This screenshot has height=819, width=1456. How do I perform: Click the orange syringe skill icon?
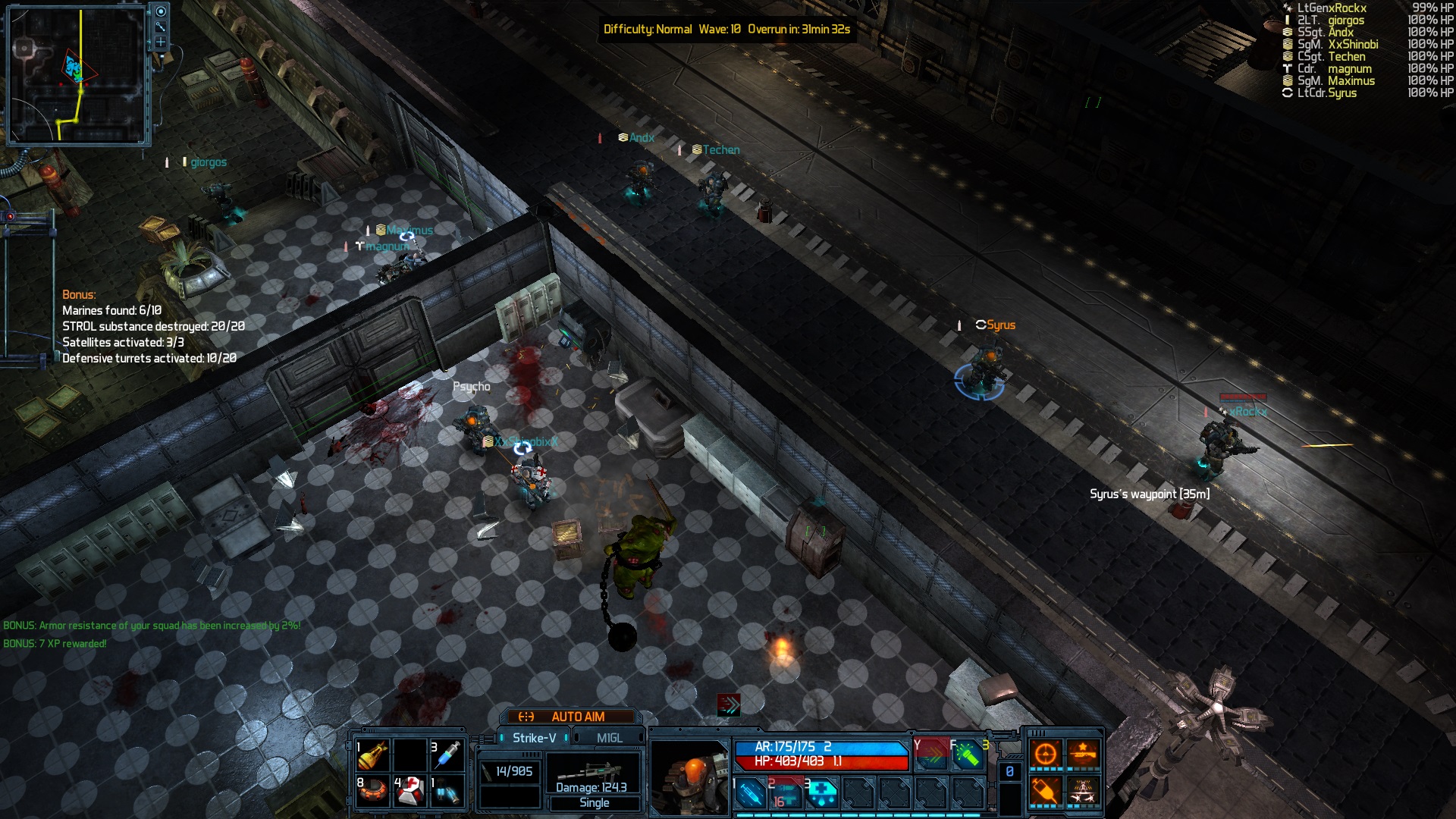[x=1046, y=792]
